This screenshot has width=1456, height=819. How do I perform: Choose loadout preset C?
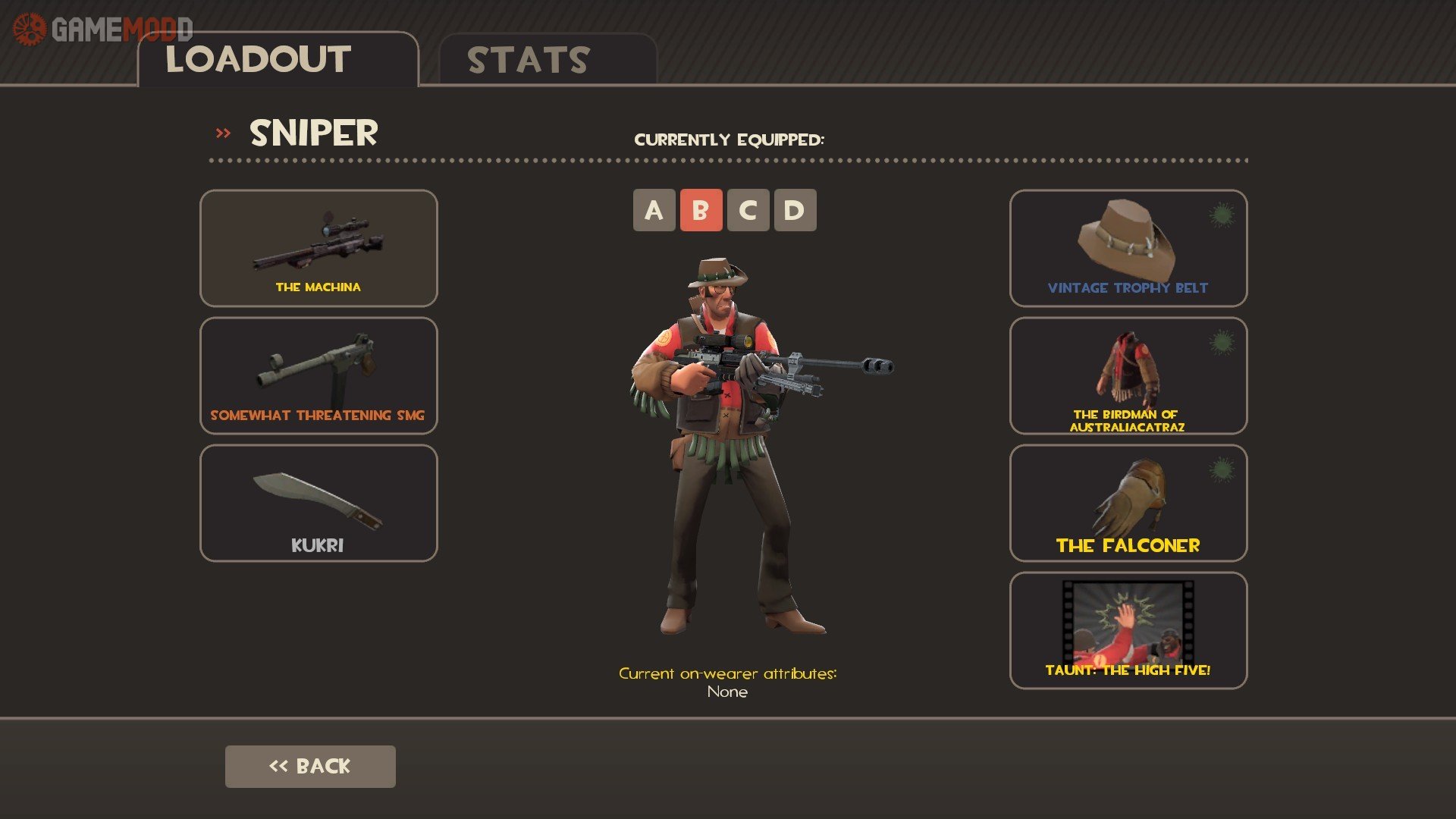(748, 210)
